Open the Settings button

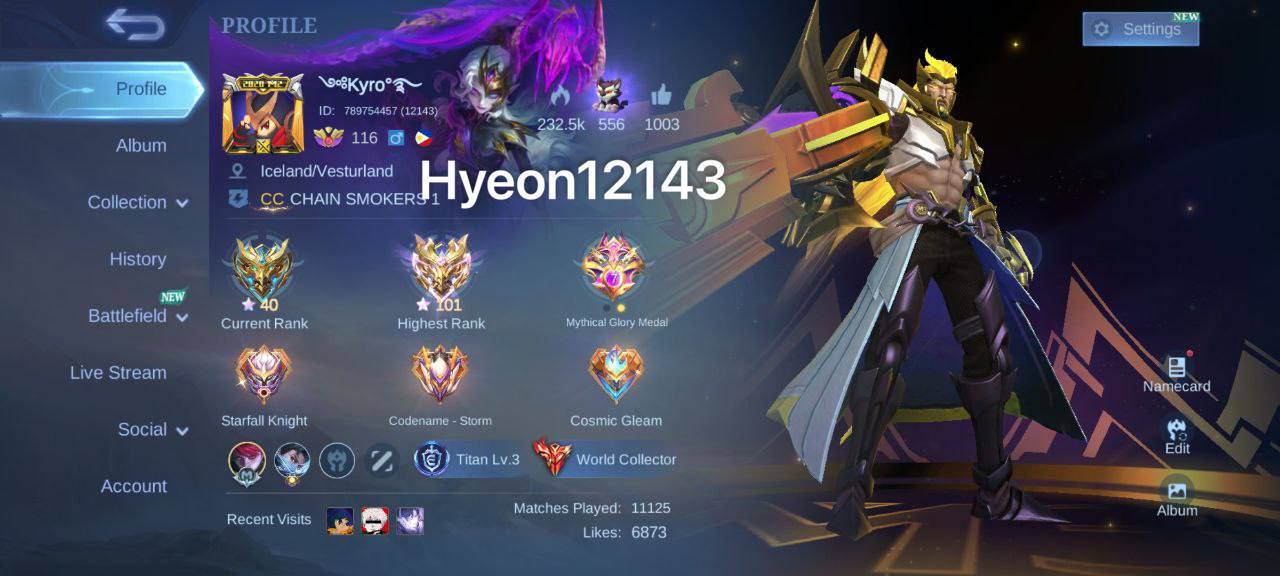1140,29
